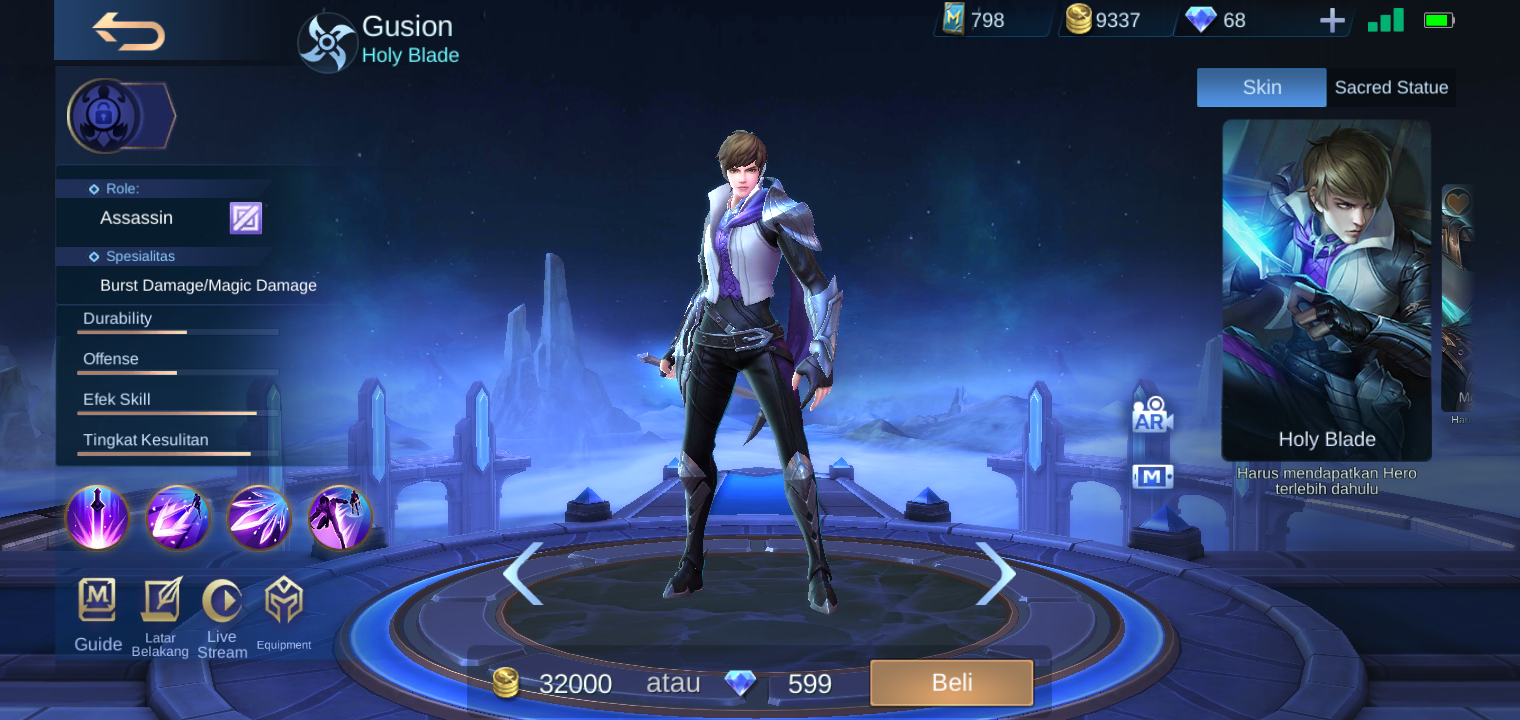Open Gusion's ultimate skill icon

click(339, 518)
